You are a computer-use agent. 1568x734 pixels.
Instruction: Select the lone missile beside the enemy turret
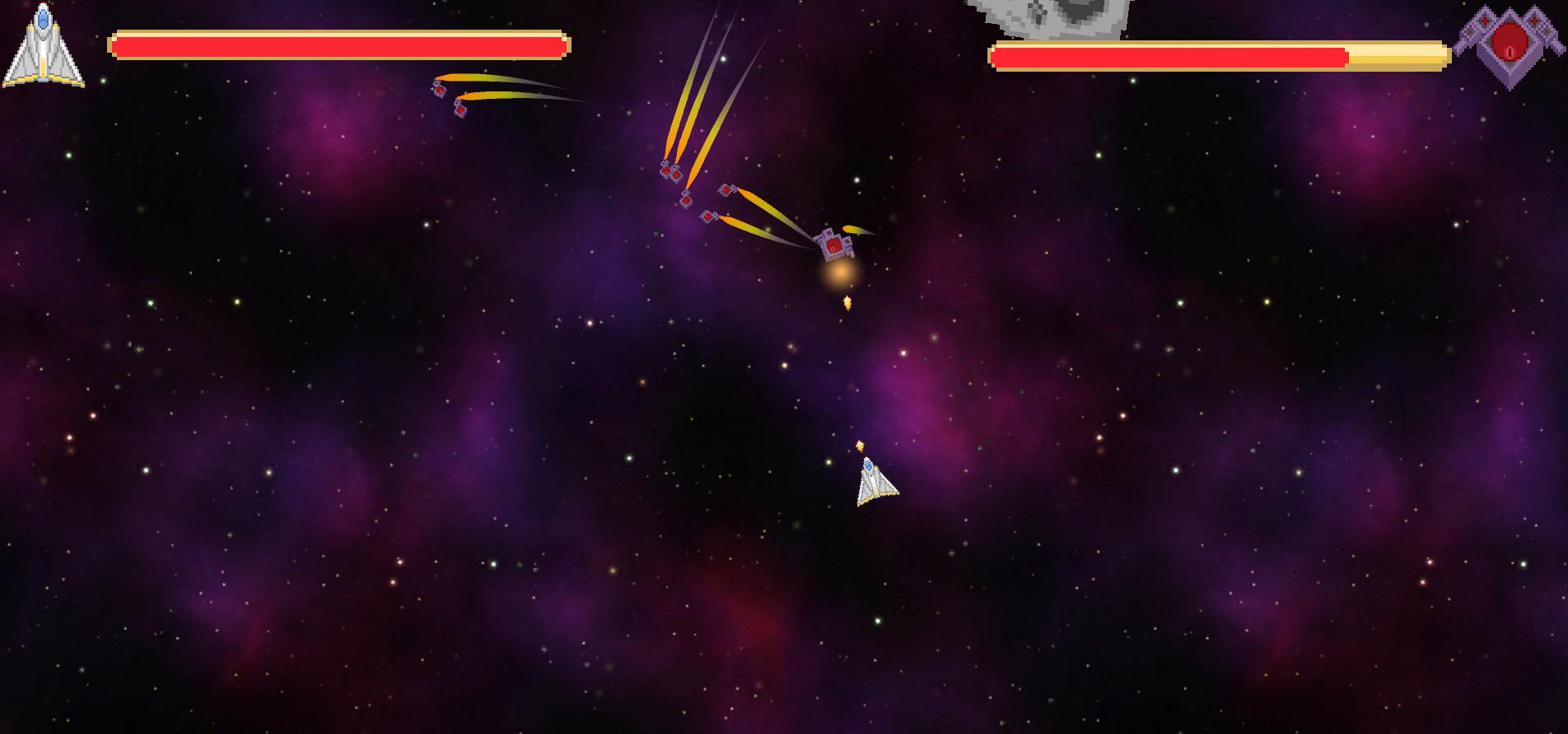pyautogui.click(x=852, y=231)
